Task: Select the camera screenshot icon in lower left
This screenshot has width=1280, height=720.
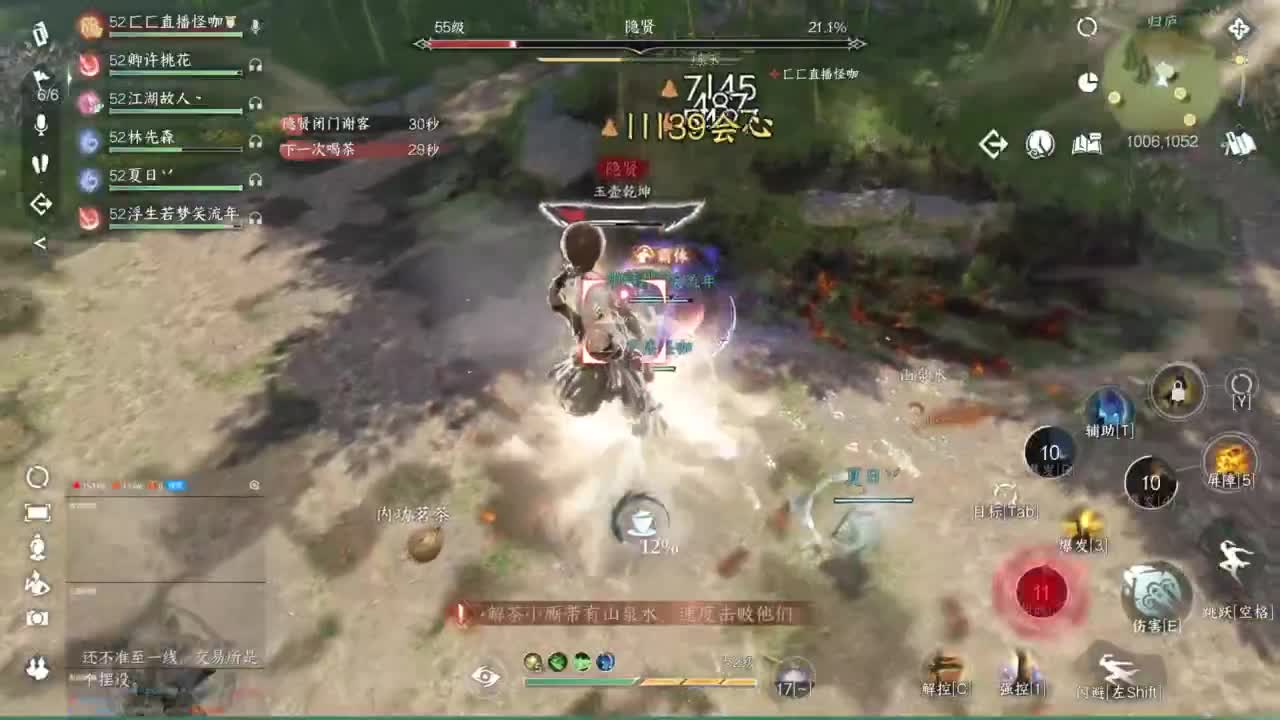Action: pos(36,618)
